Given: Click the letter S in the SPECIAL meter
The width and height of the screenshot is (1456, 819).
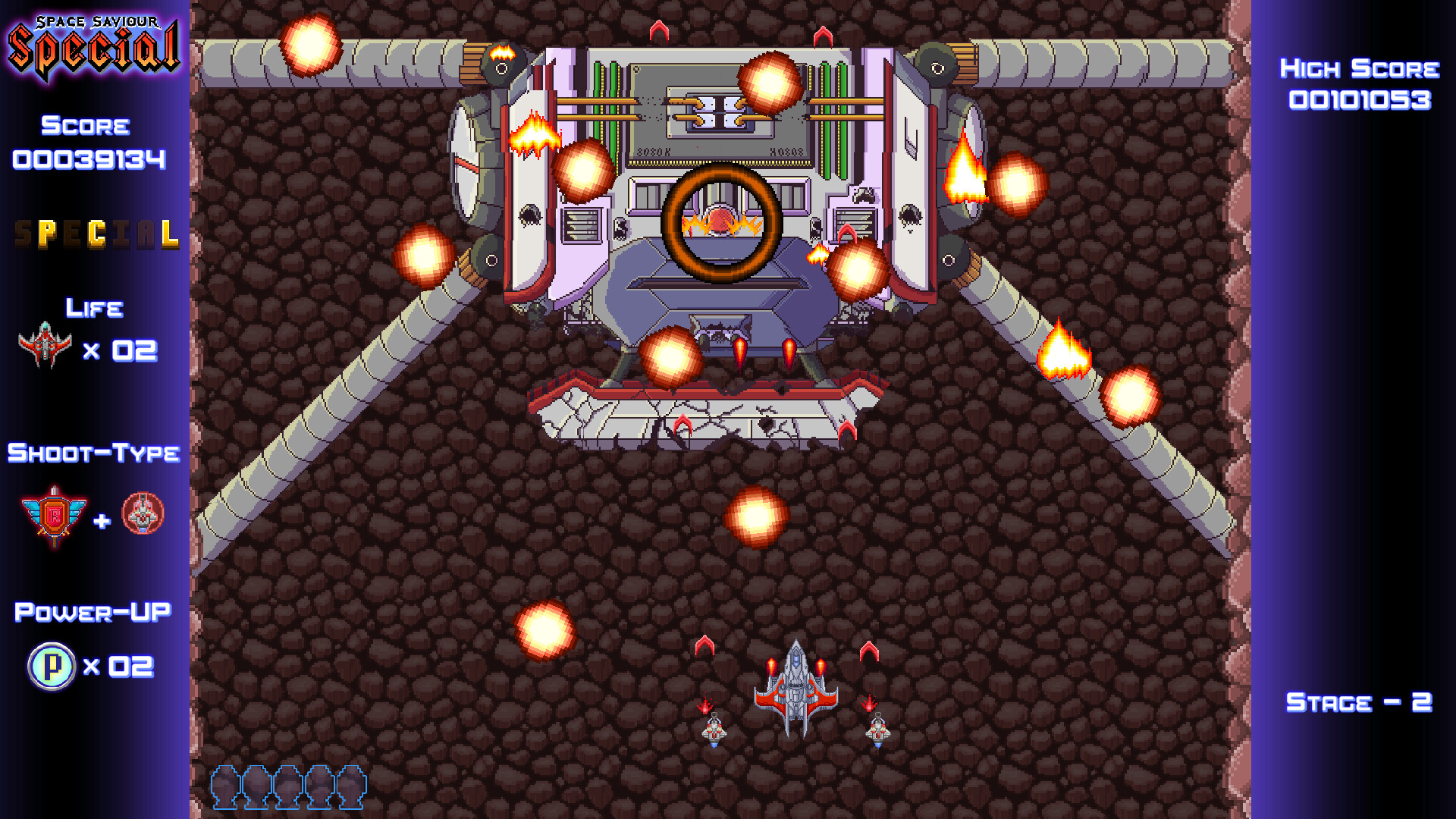Looking at the screenshot, I should 21,235.
